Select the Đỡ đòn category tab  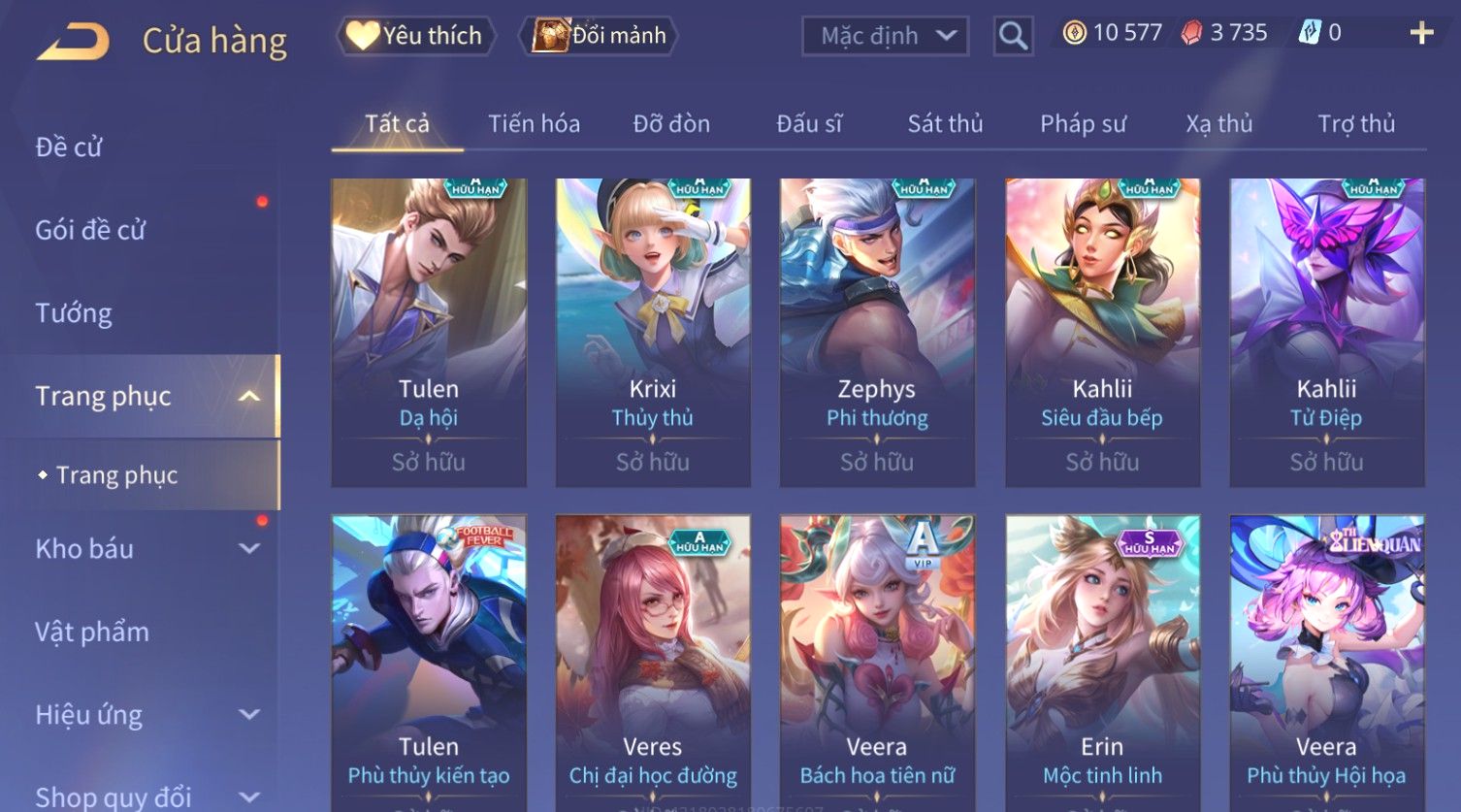click(671, 124)
